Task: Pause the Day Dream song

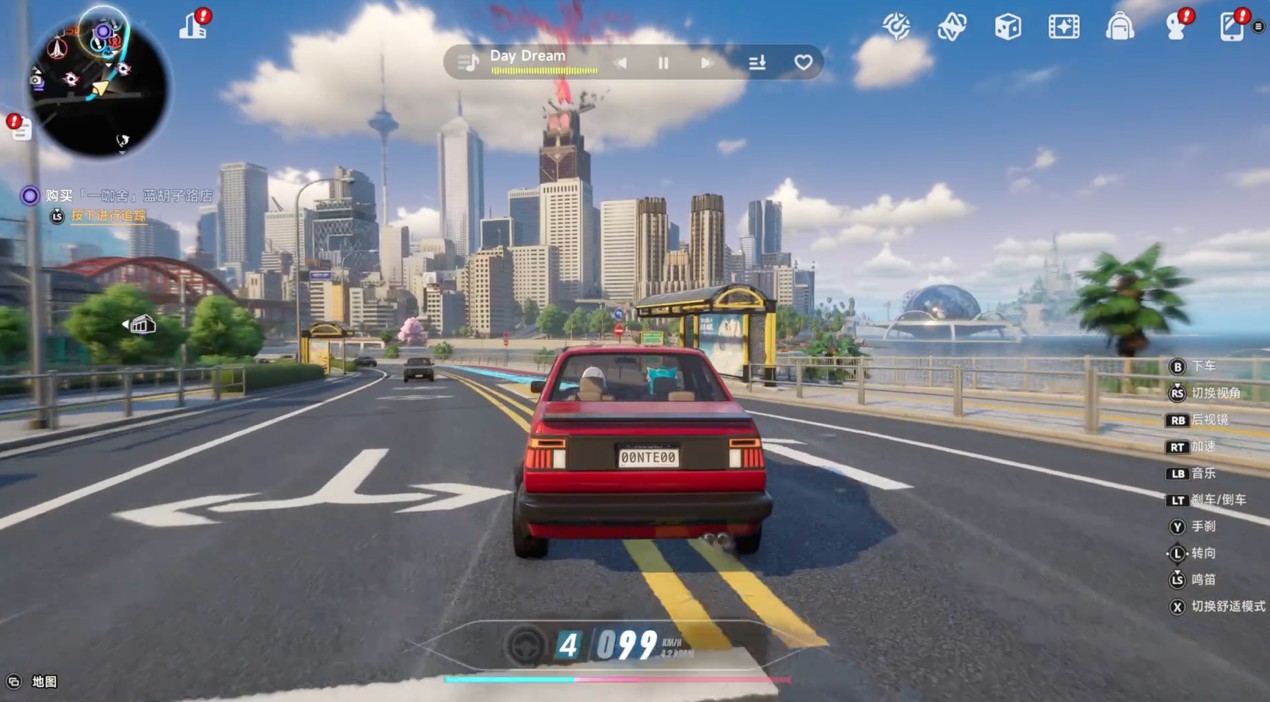Action: point(663,63)
